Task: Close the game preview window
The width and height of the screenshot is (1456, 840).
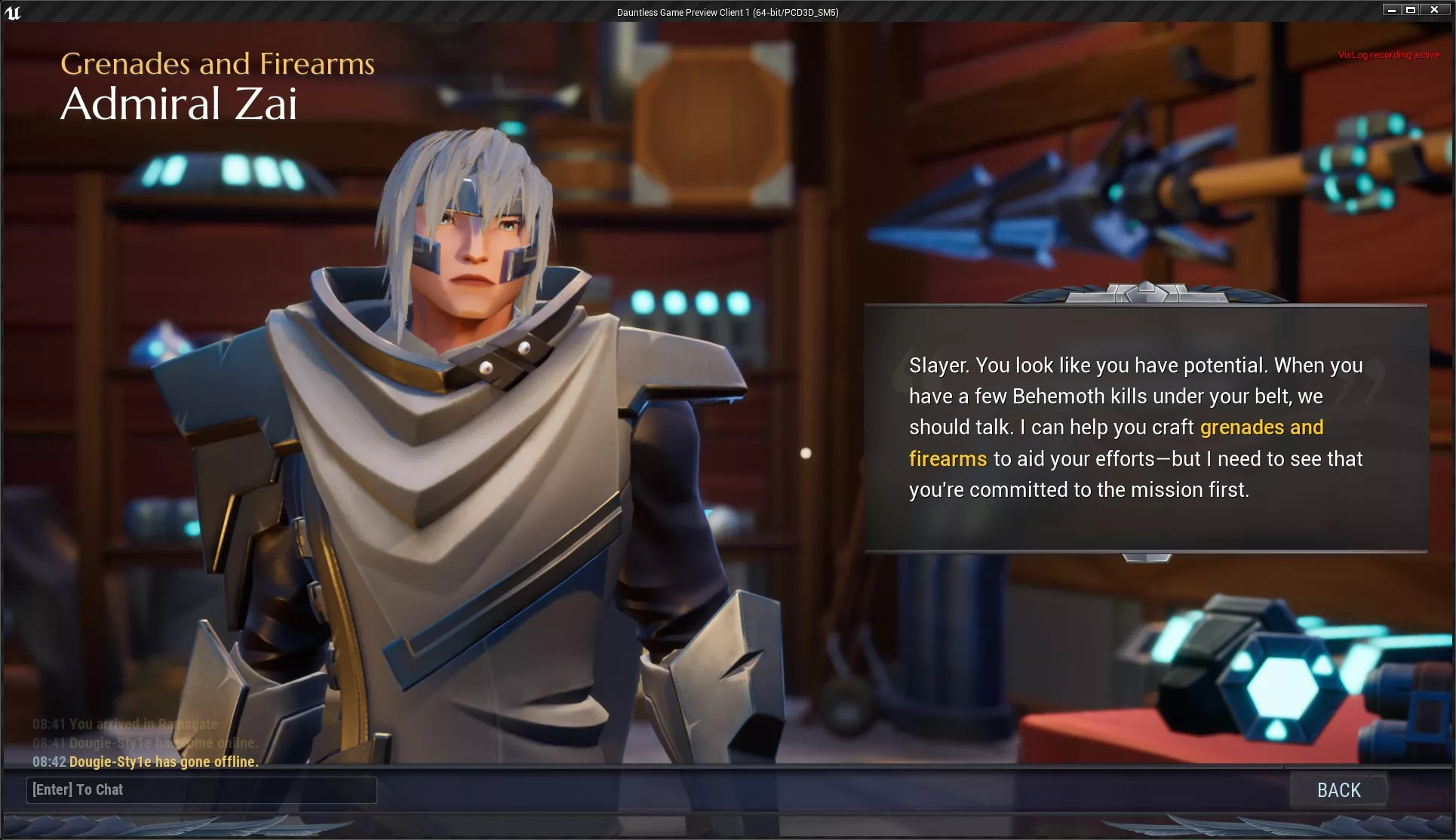Action: tap(1434, 10)
